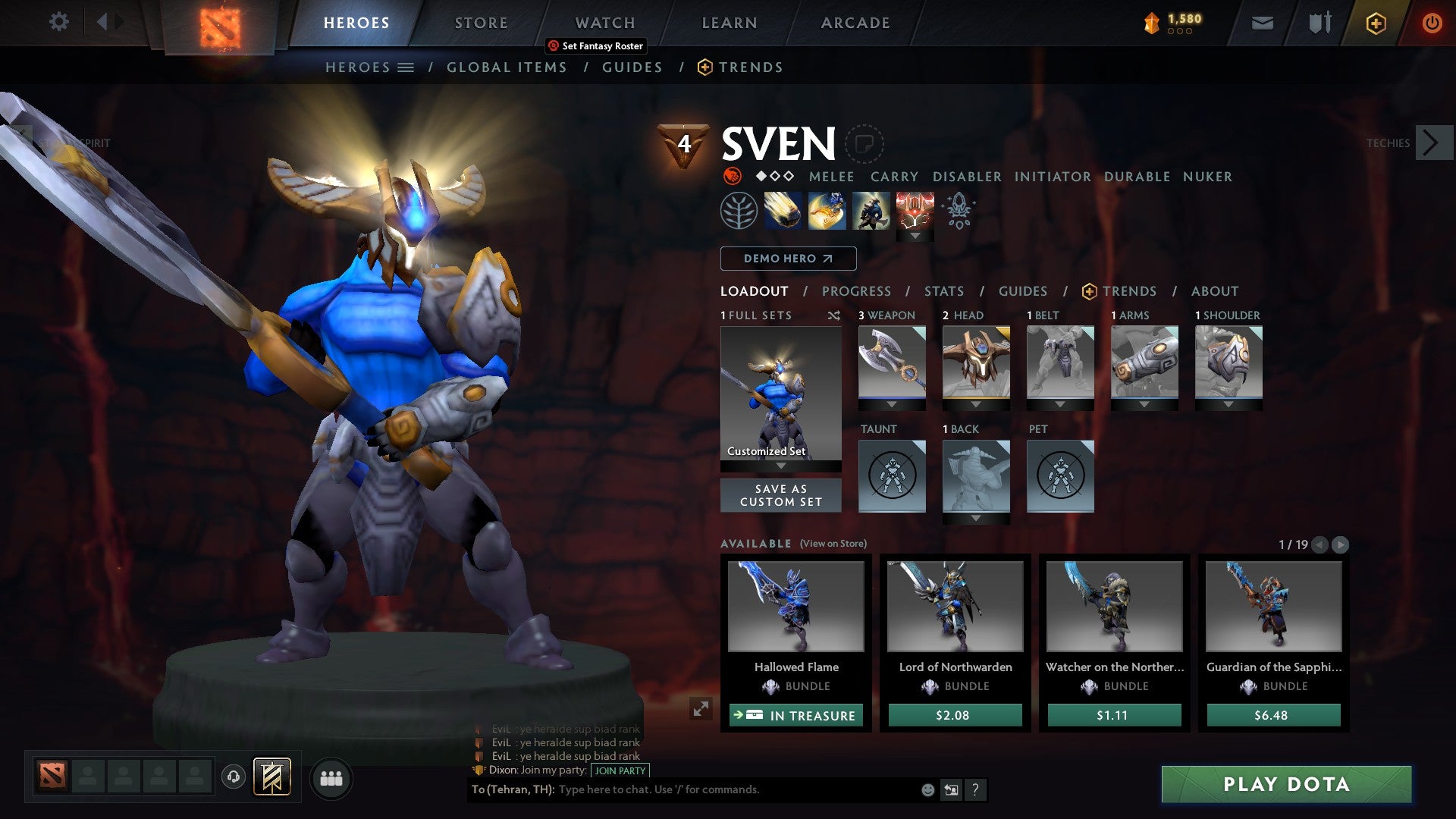The height and width of the screenshot is (819, 1456).
Task: Open the mail inbox icon
Action: [1261, 23]
